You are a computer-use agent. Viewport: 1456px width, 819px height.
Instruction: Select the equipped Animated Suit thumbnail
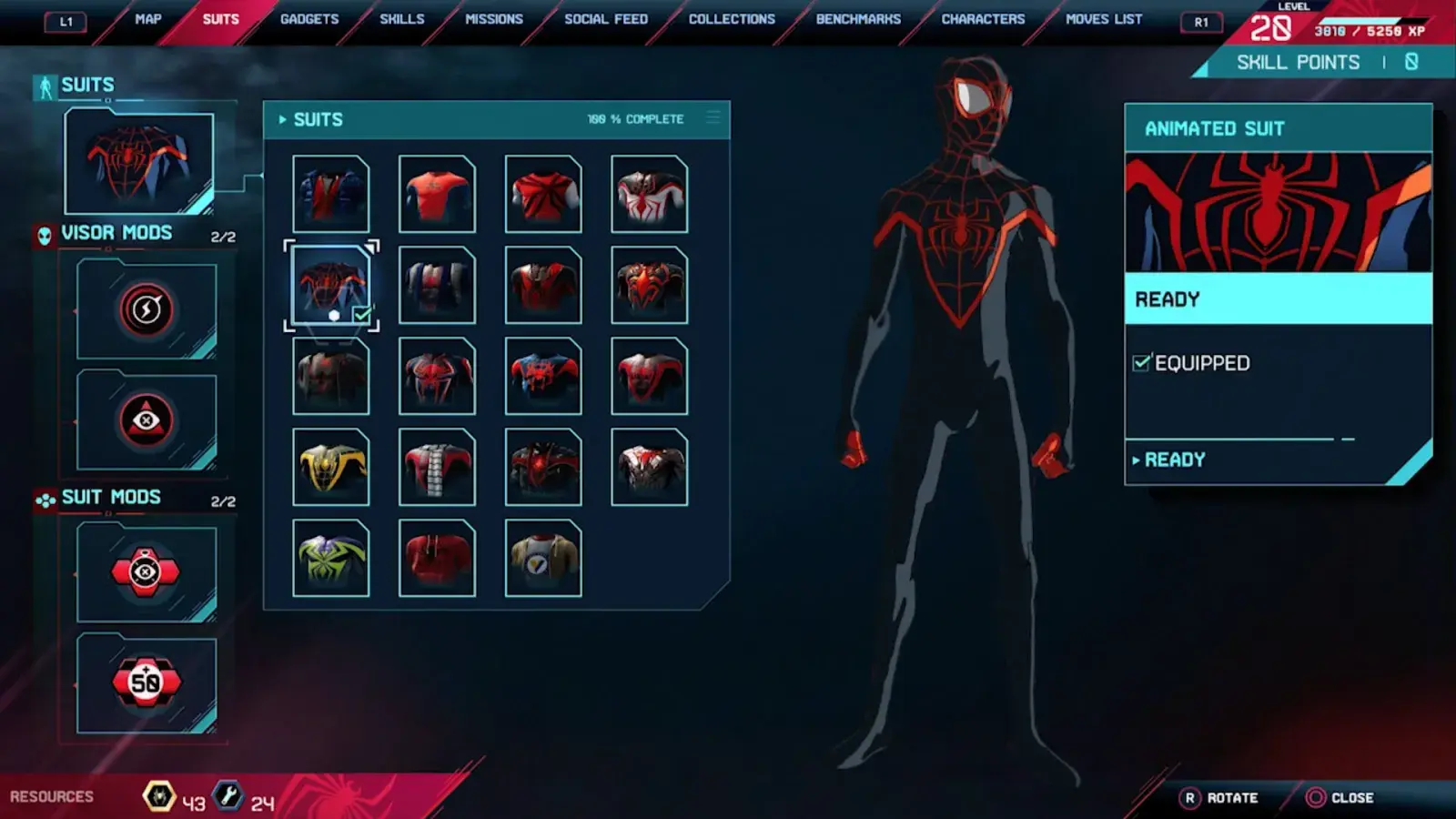[x=331, y=285]
